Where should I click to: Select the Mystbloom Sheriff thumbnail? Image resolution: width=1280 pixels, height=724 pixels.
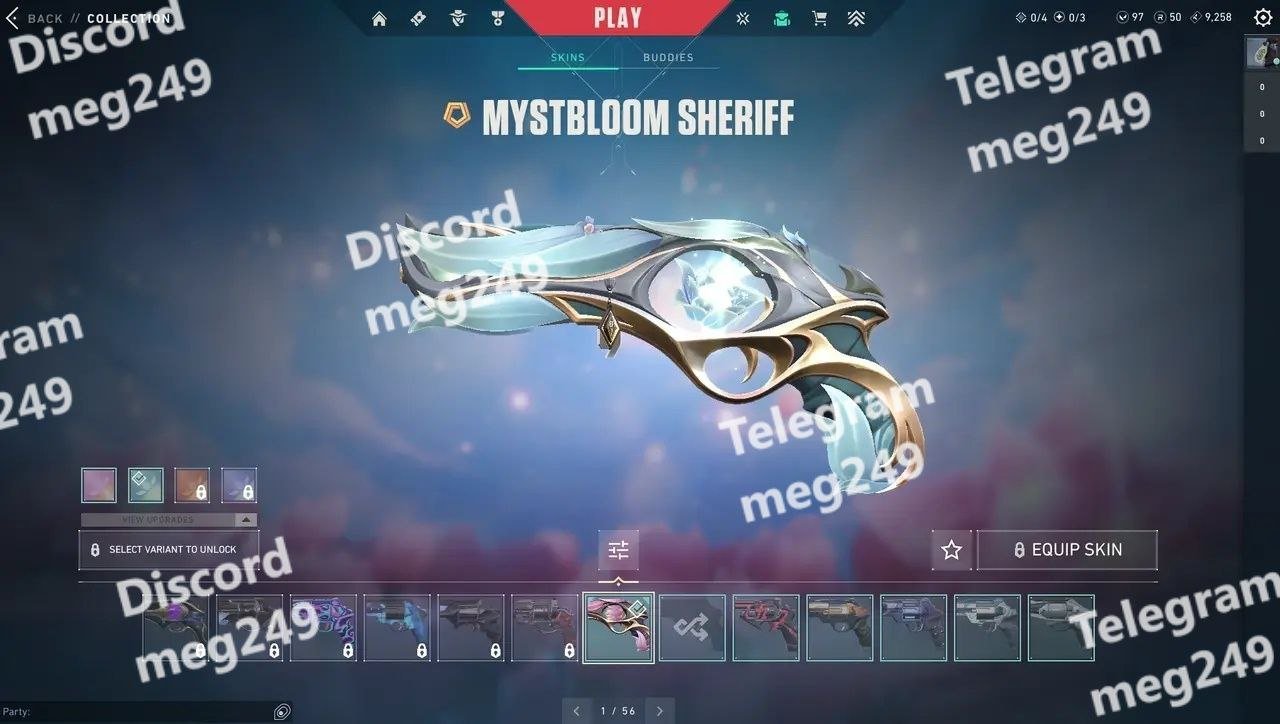[618, 628]
